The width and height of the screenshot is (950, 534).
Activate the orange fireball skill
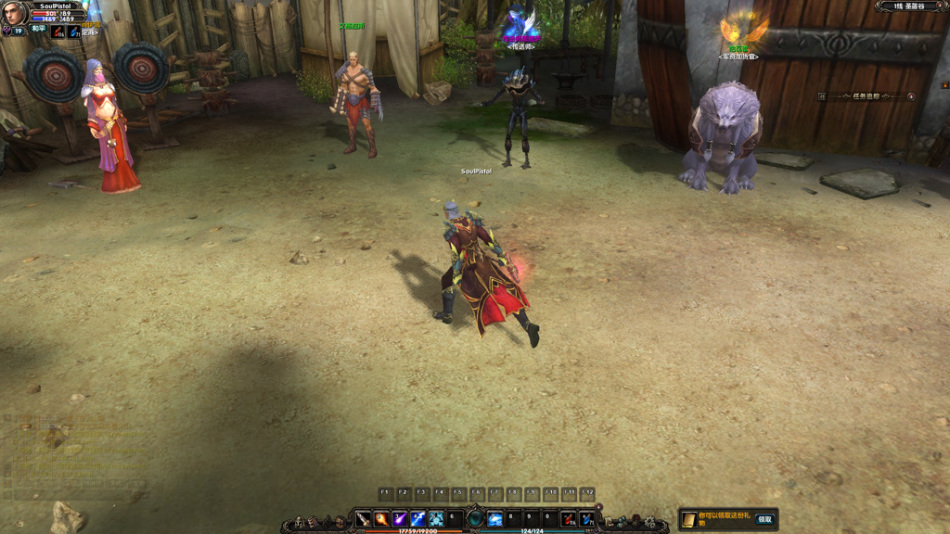381,519
